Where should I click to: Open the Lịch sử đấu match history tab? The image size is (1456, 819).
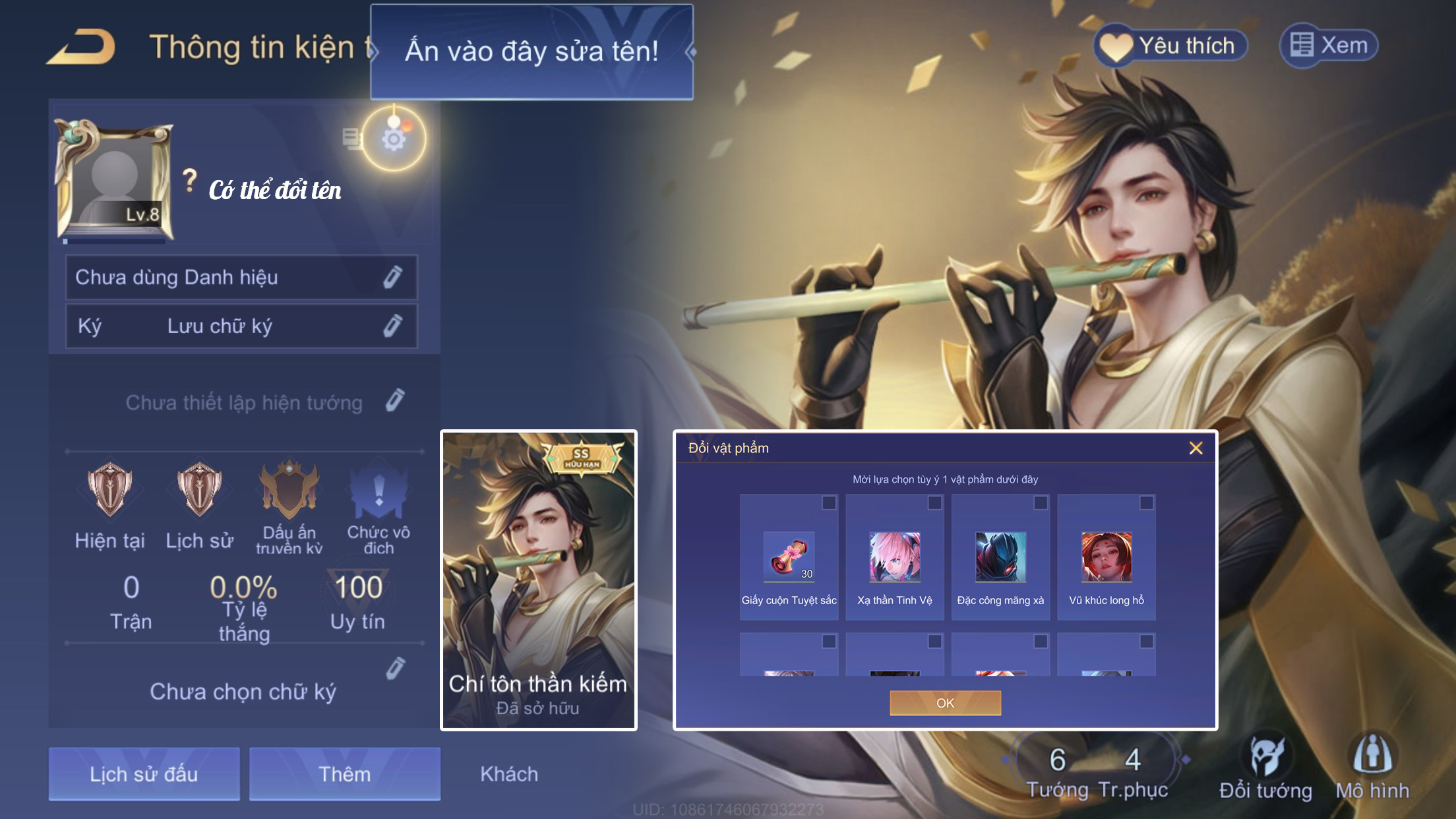pos(144,773)
